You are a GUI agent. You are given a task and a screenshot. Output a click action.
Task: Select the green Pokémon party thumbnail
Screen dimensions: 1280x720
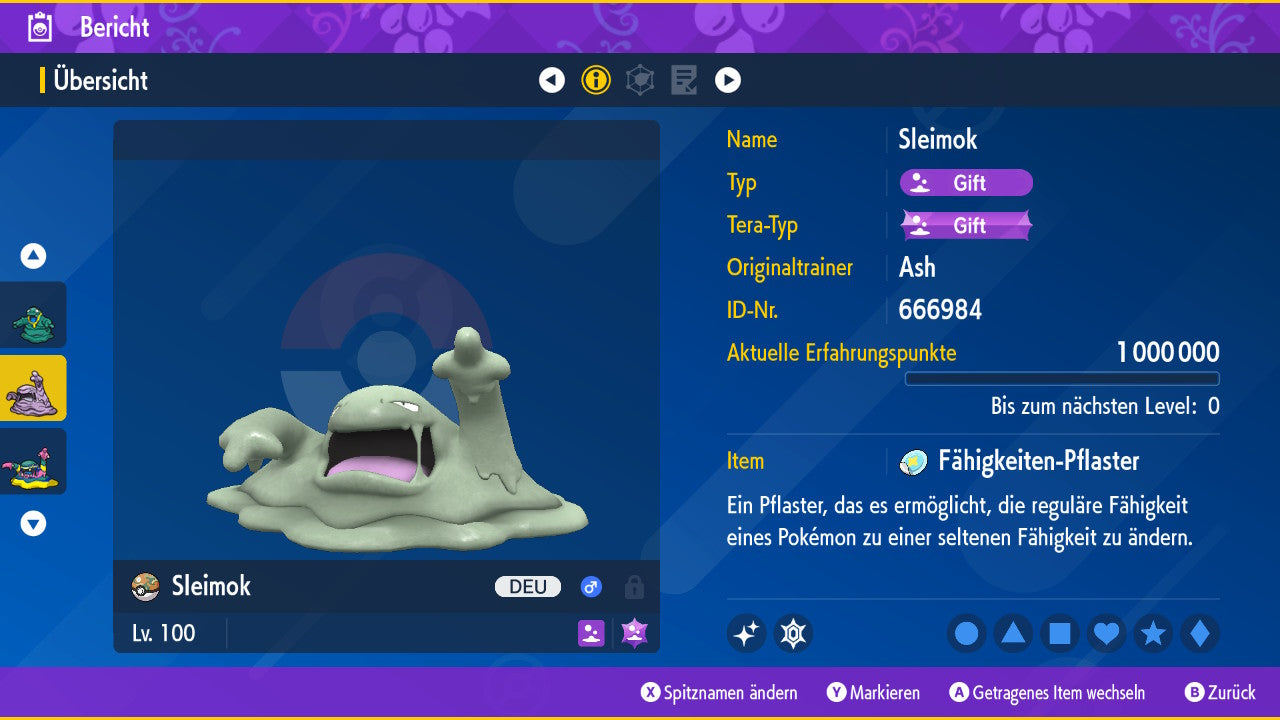pos(33,315)
